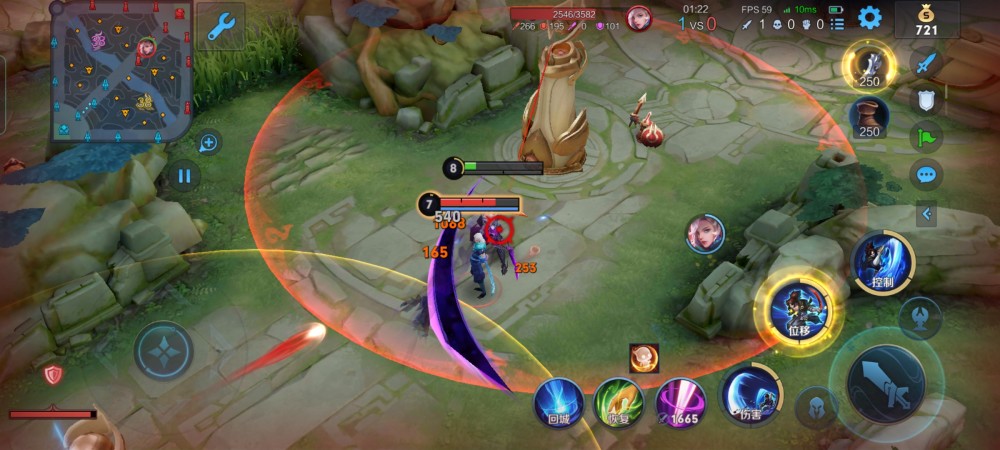
Task: Hit the large sword basic attack button
Action: [x=885, y=382]
